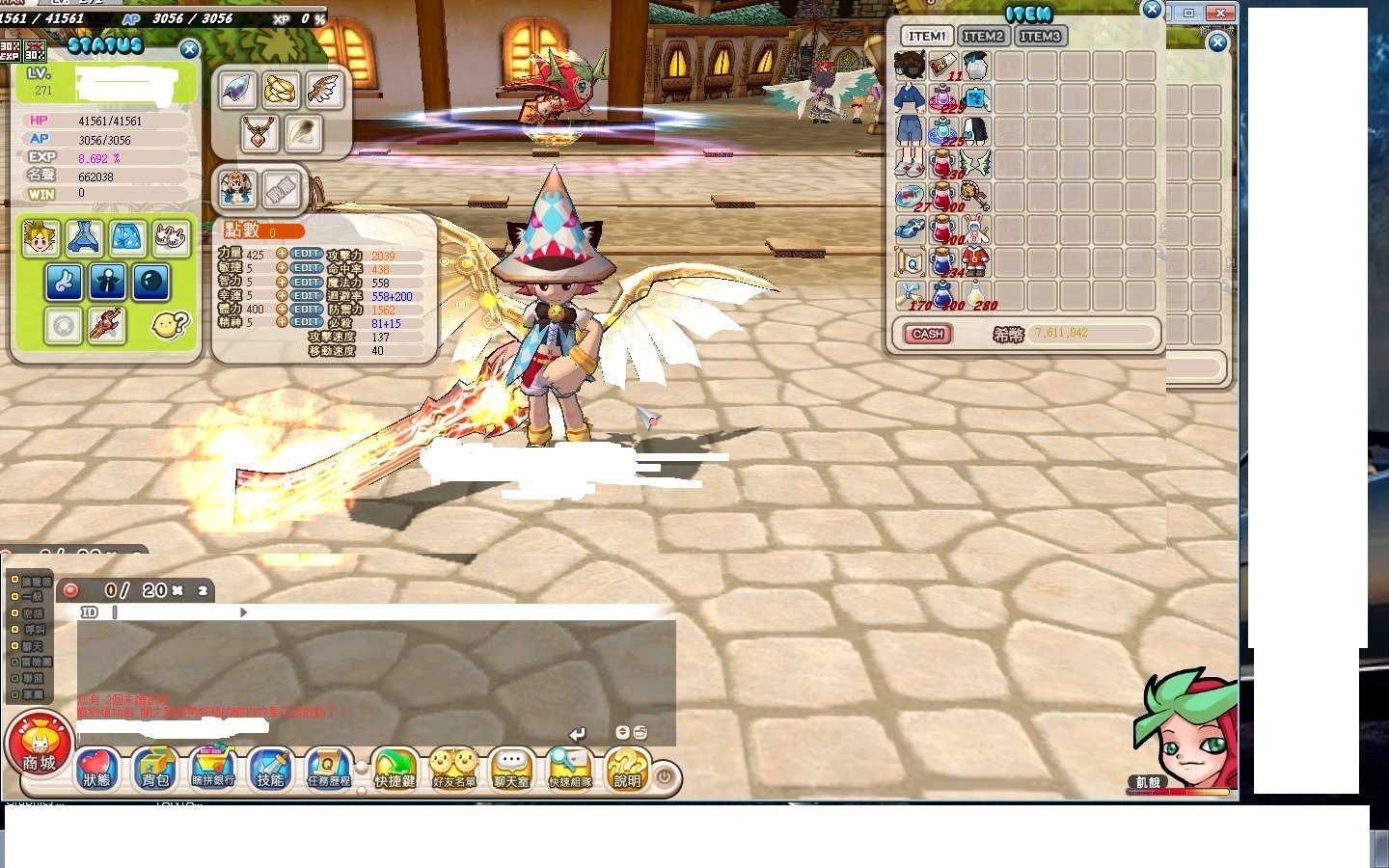Open the 聊天室 chat room
1389x868 pixels.
pos(511,770)
